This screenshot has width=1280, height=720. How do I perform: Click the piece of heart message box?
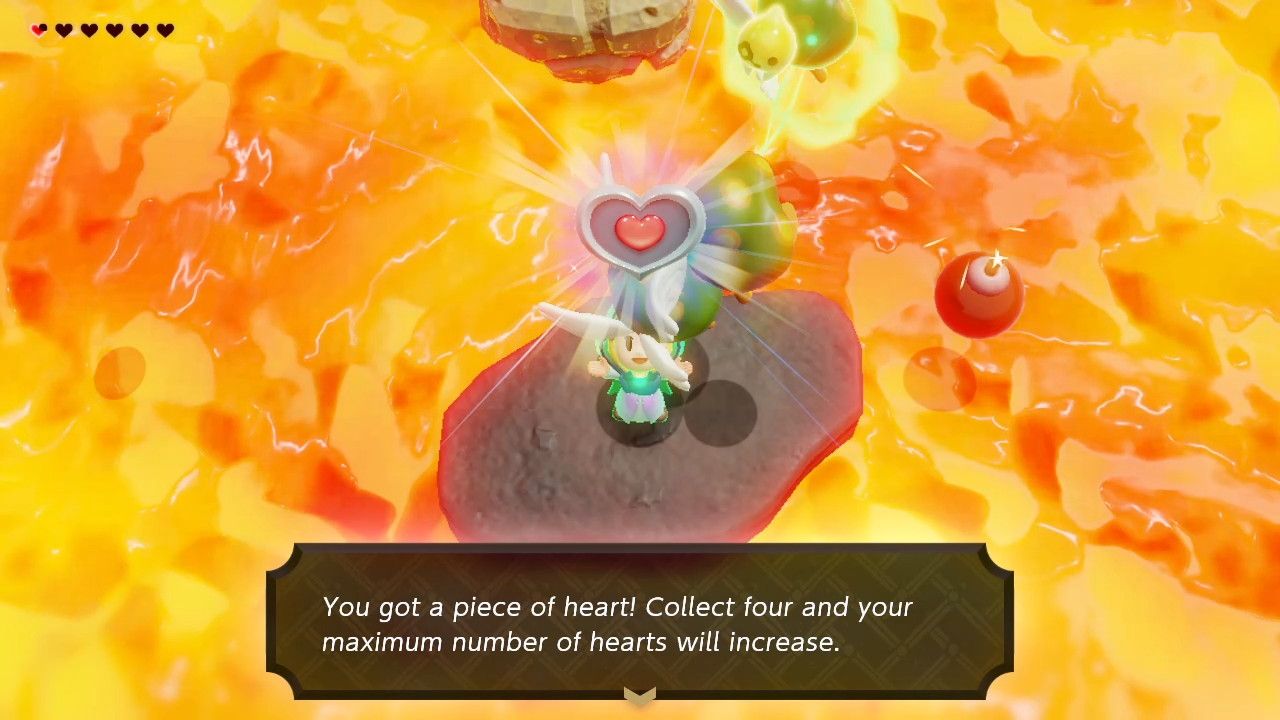click(x=640, y=622)
